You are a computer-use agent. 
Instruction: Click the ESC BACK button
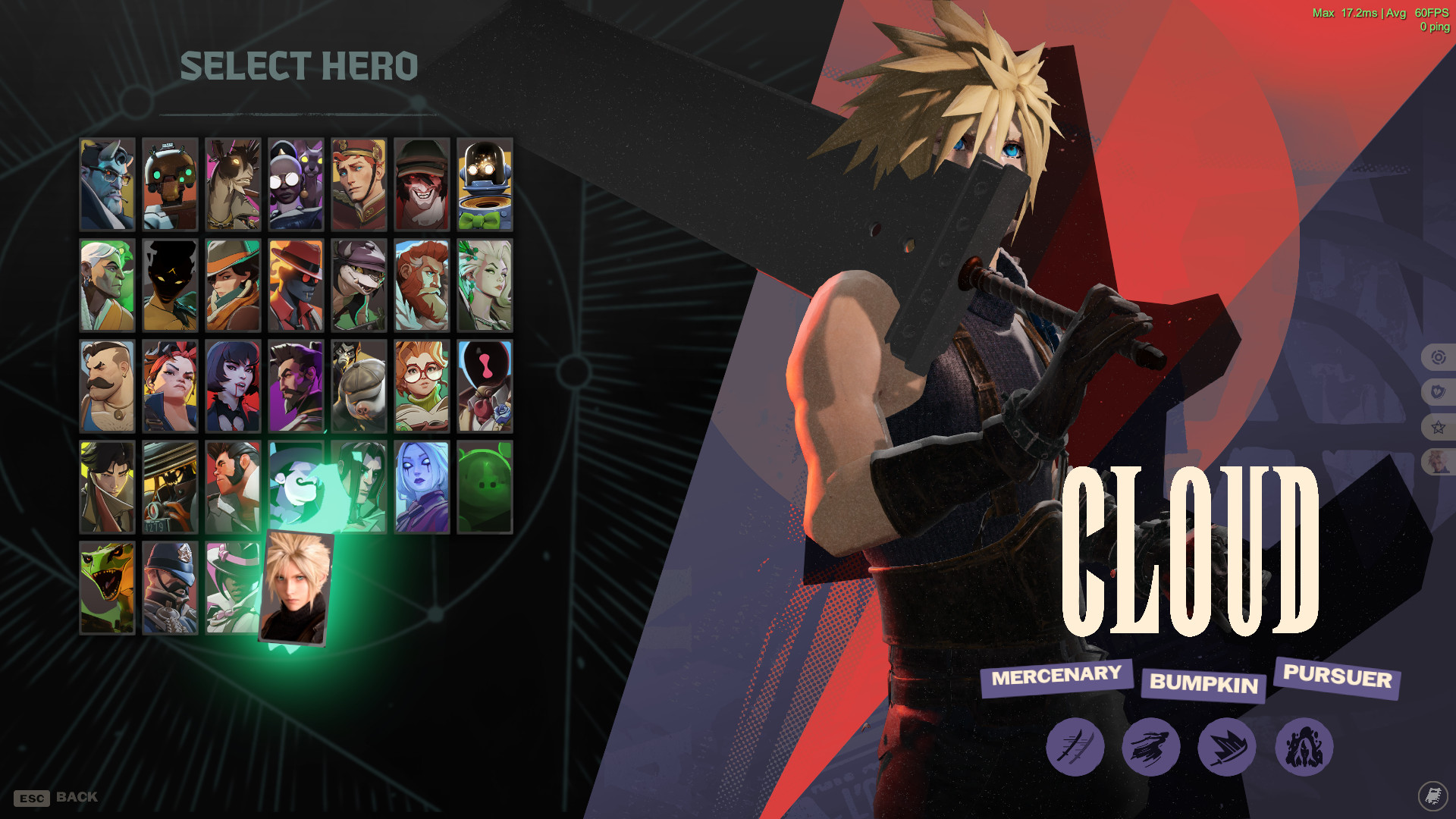pos(53,797)
